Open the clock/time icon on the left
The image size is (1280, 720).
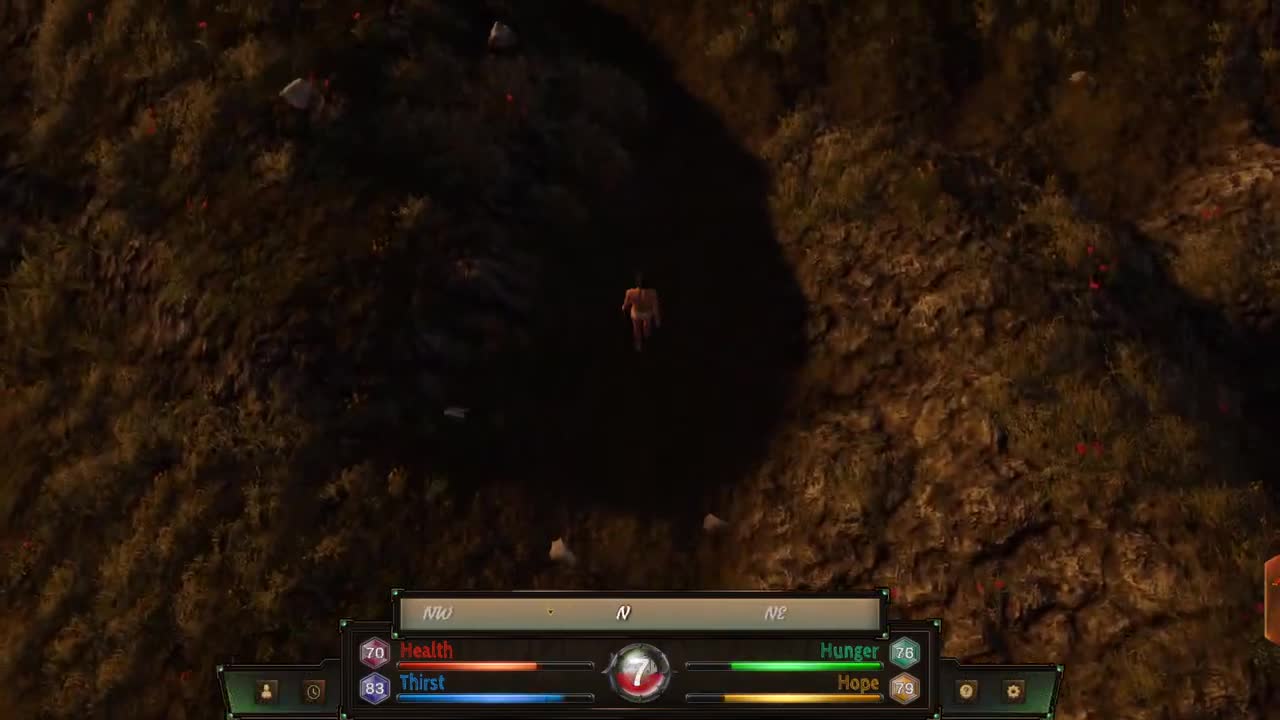313,690
